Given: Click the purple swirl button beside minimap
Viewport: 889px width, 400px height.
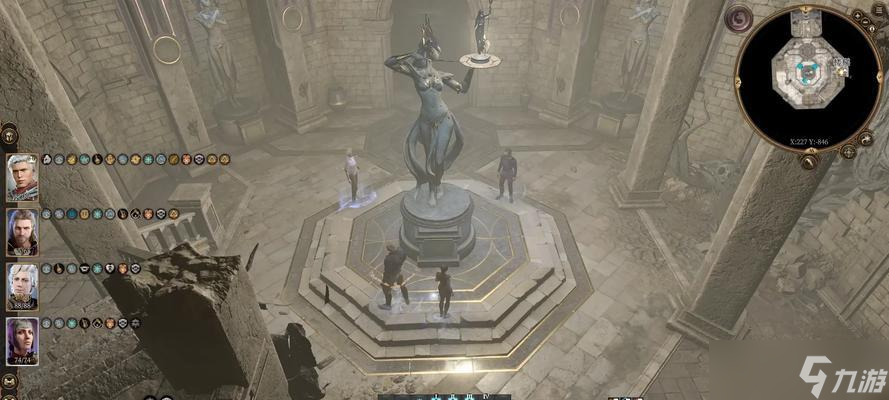Looking at the screenshot, I should (x=741, y=19).
